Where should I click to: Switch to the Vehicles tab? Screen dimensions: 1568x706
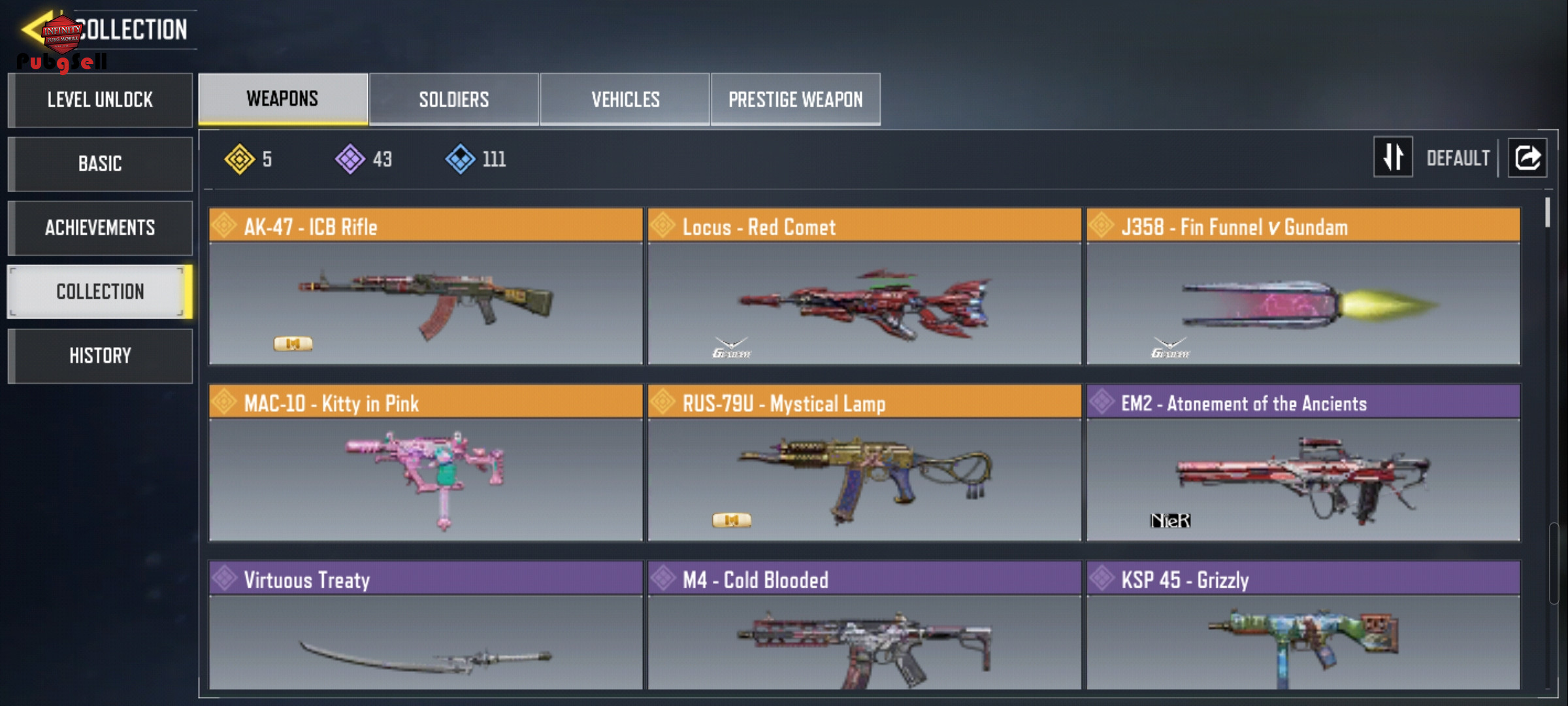tap(625, 99)
